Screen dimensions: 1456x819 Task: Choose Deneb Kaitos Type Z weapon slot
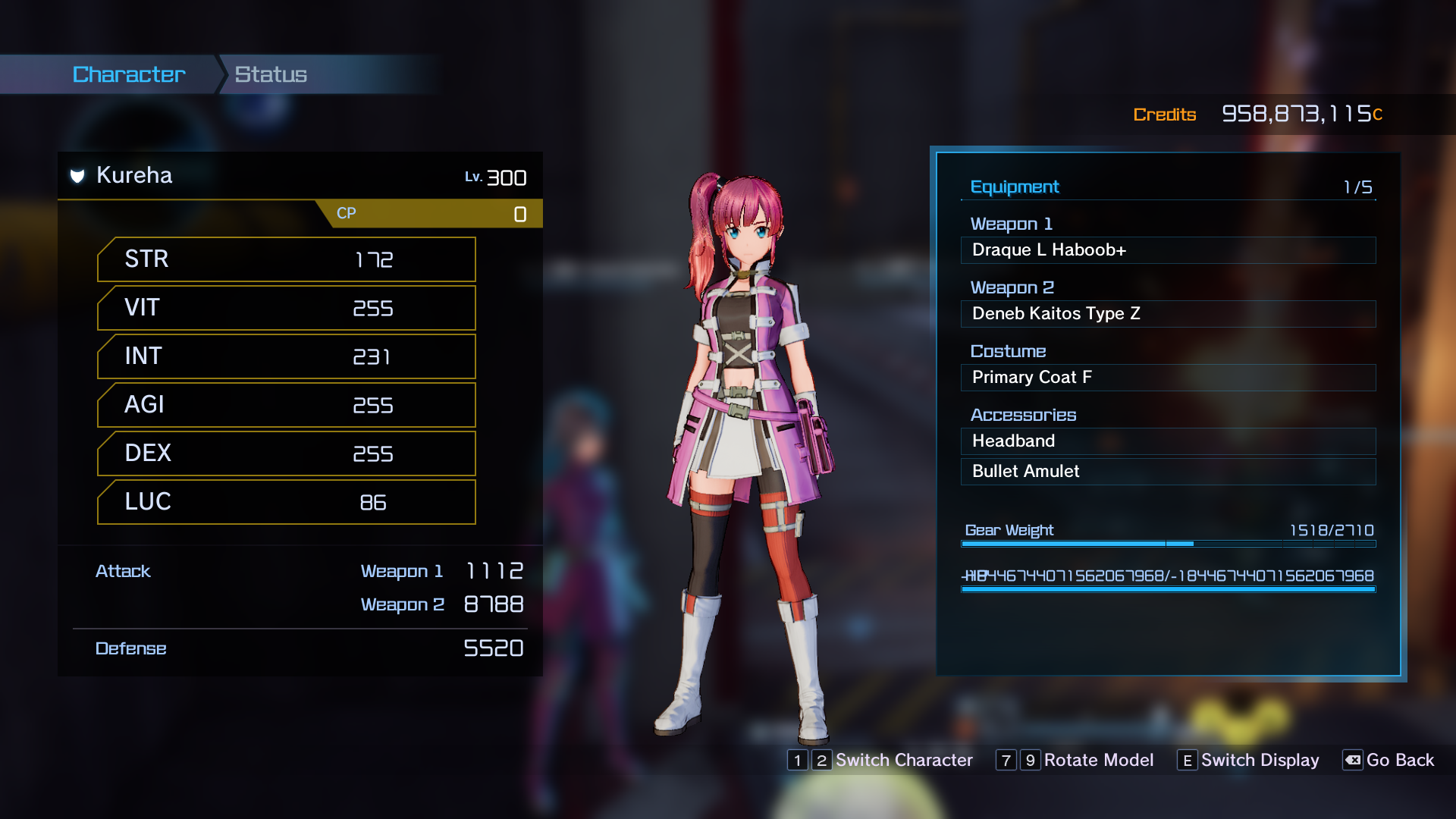tap(1168, 314)
